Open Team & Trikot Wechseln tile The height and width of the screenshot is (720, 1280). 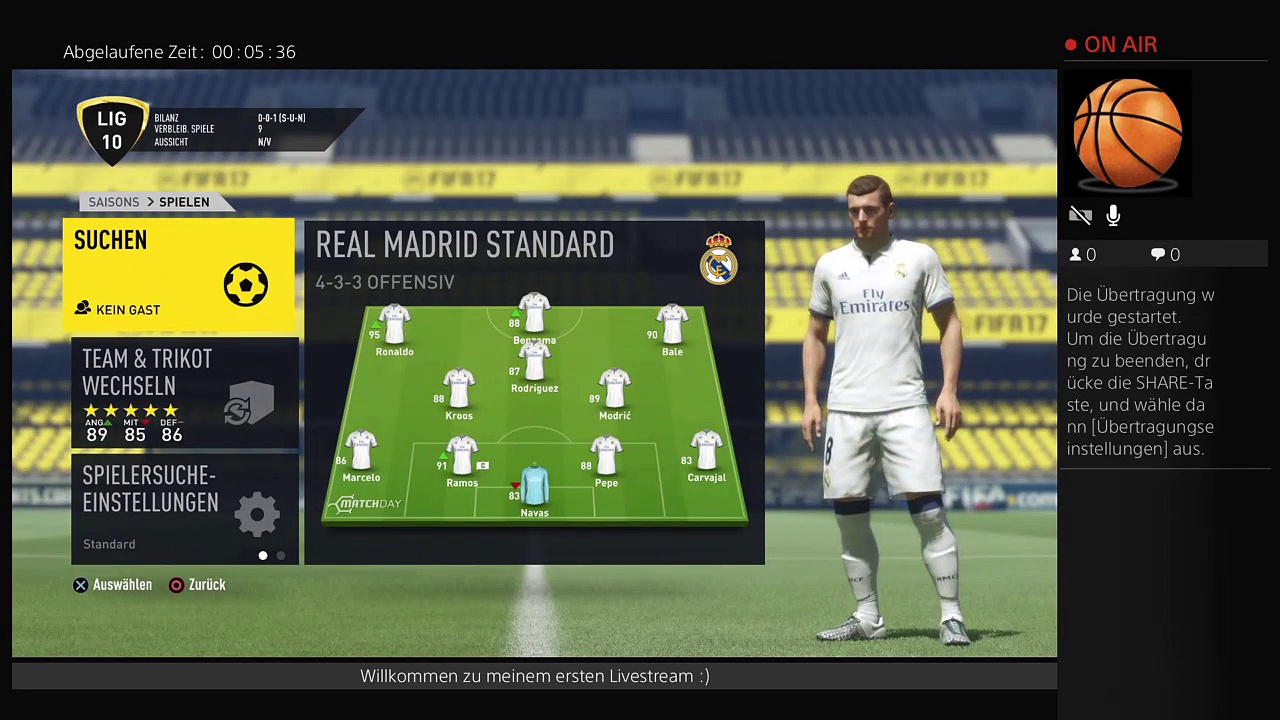tap(184, 393)
